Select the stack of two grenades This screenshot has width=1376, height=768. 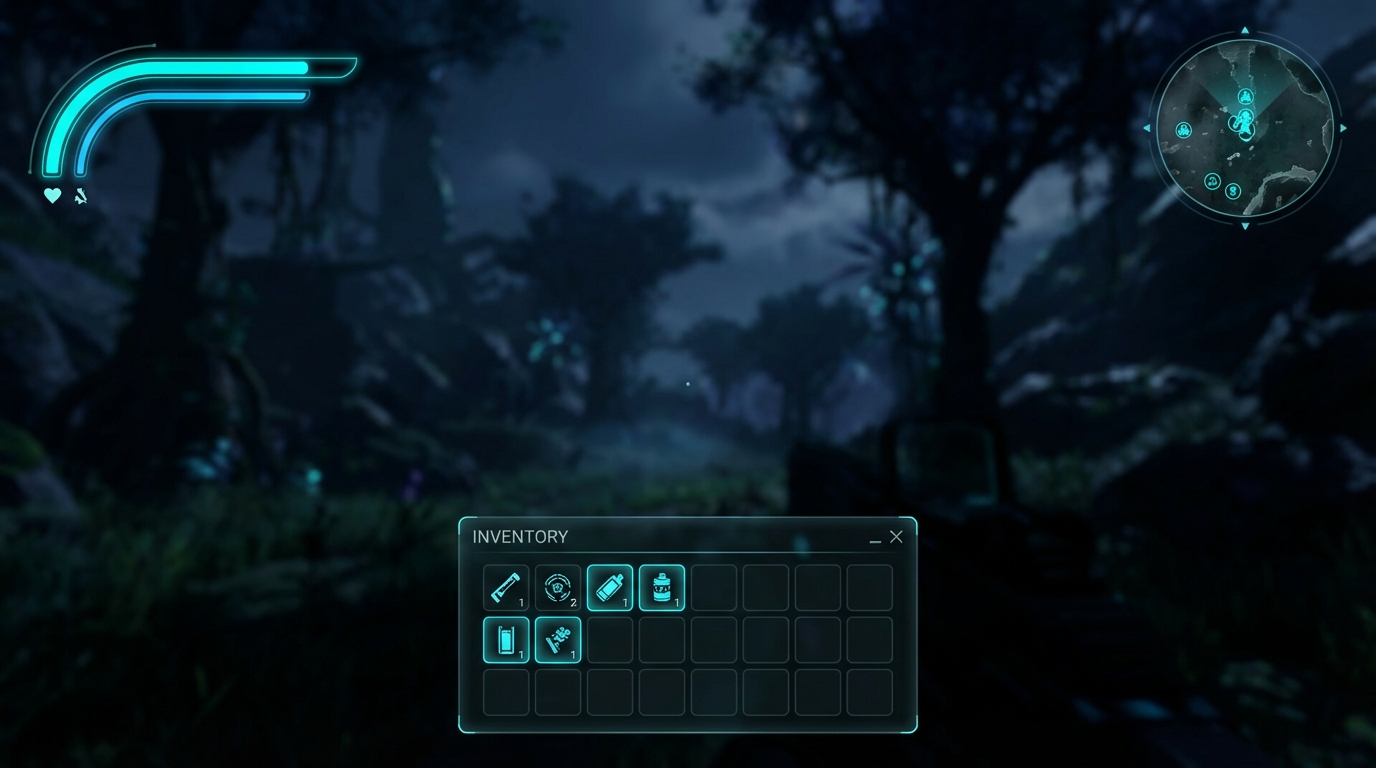coord(557,587)
